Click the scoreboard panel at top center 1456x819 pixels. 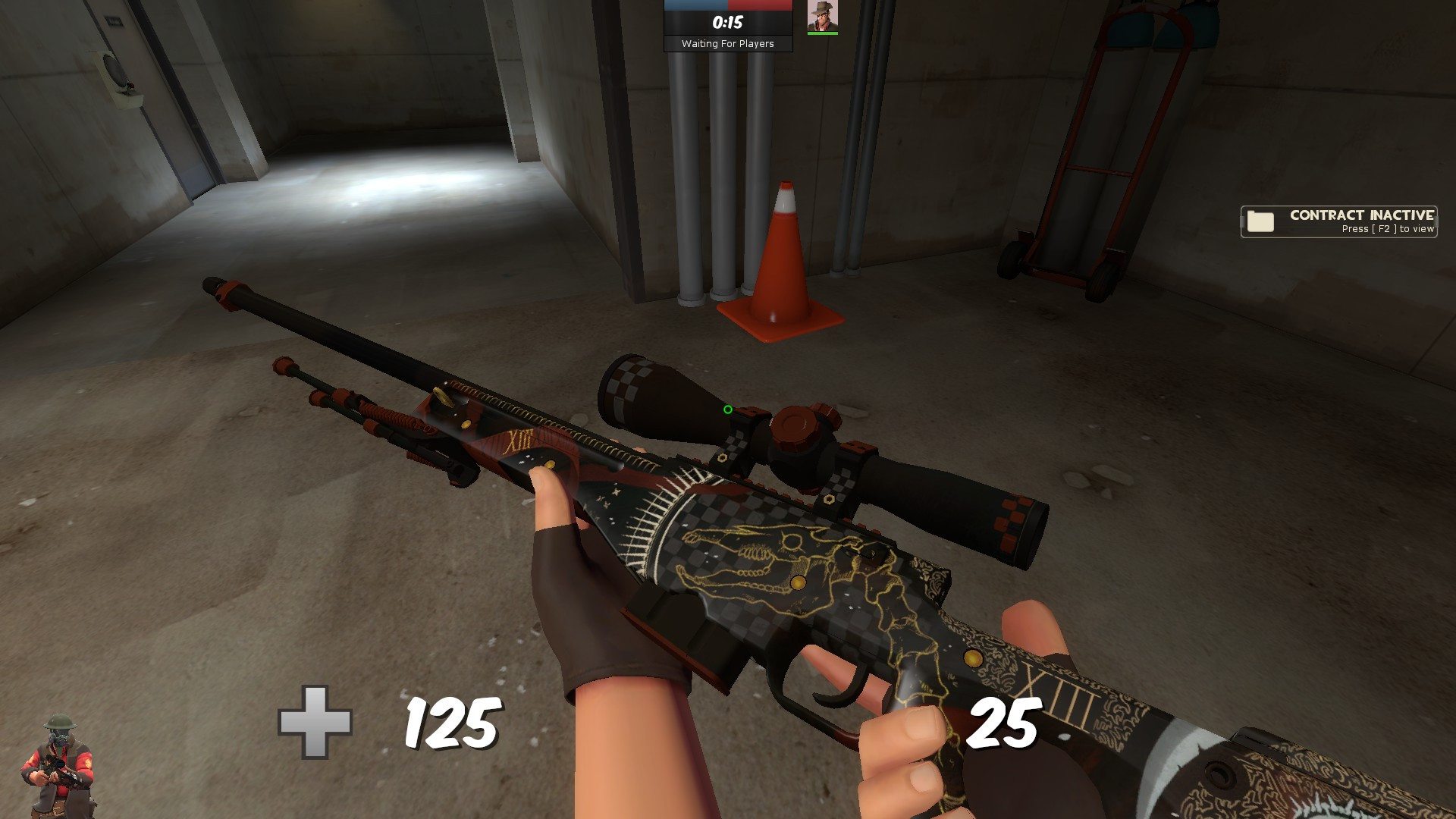tap(726, 25)
